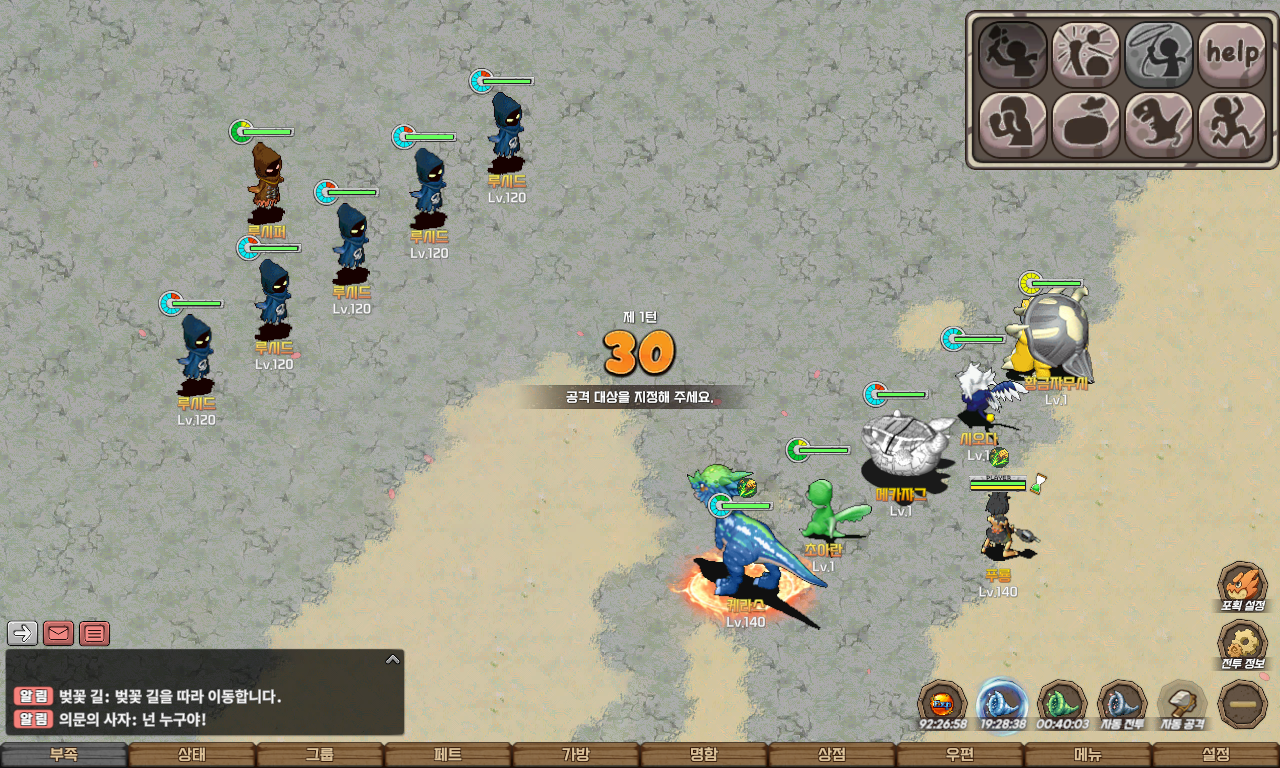Switch to the 페트 pet tab
Image resolution: width=1280 pixels, height=768 pixels.
coord(448,755)
